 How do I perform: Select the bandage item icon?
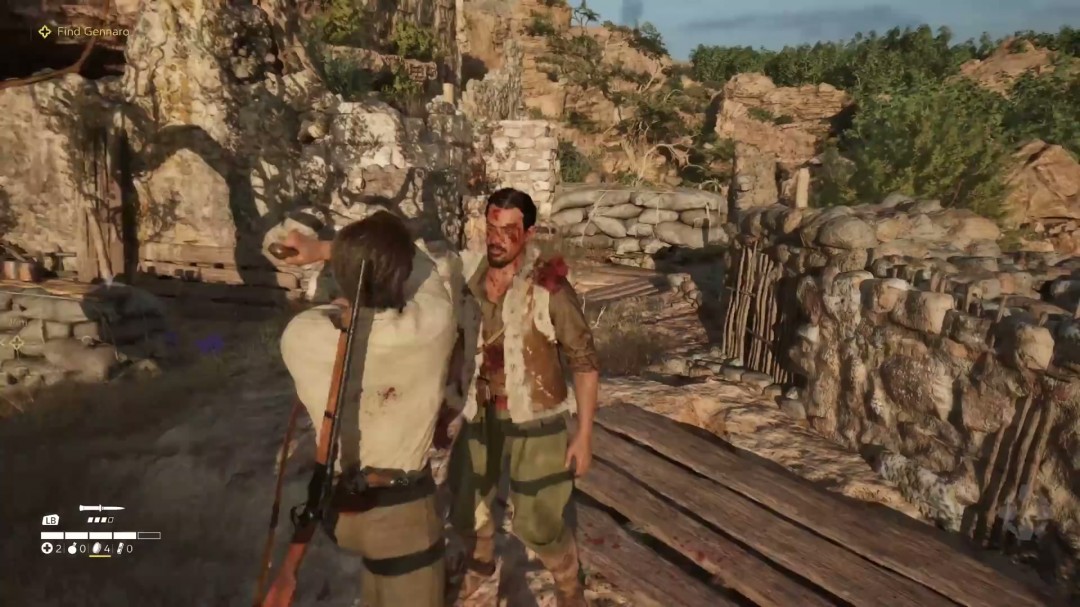click(x=120, y=548)
